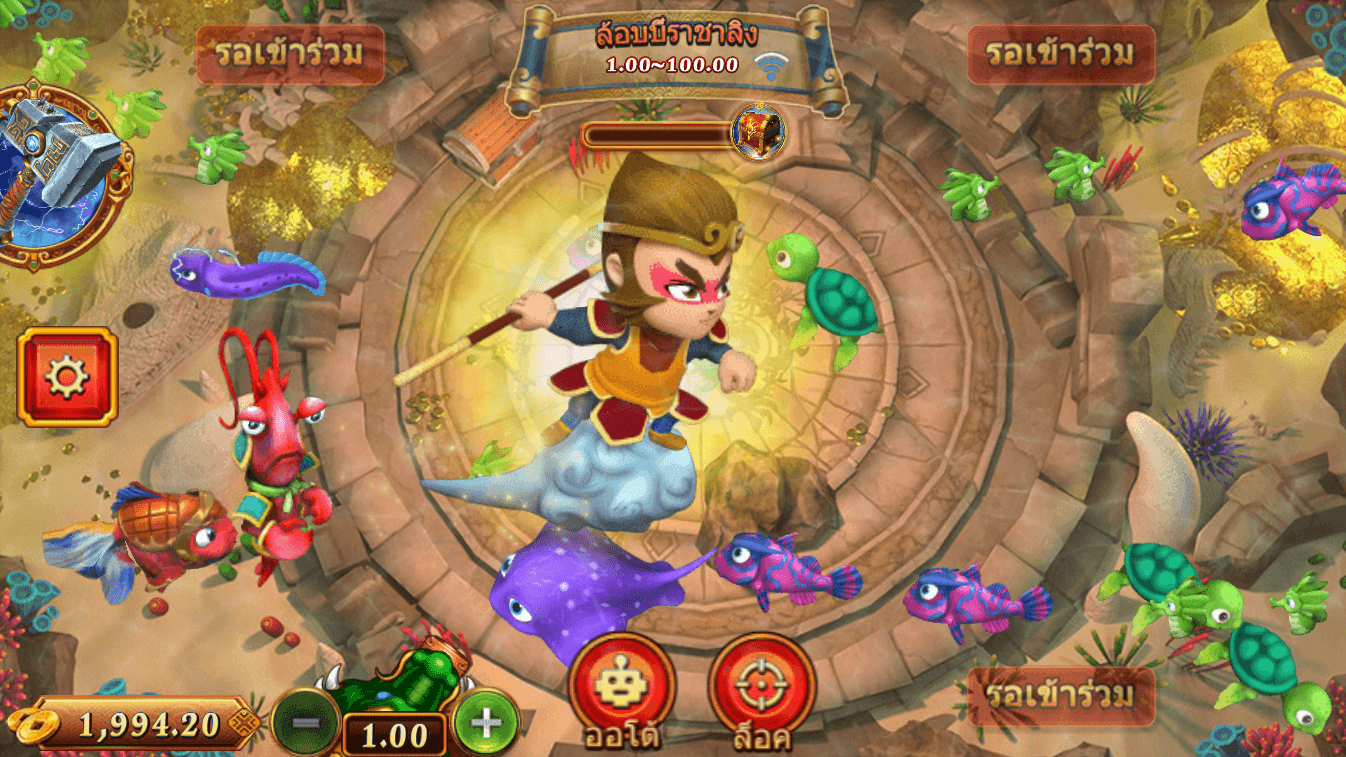This screenshot has height=757, width=1346.
Task: Click the treasure progress bar below the banner
Action: point(655,133)
